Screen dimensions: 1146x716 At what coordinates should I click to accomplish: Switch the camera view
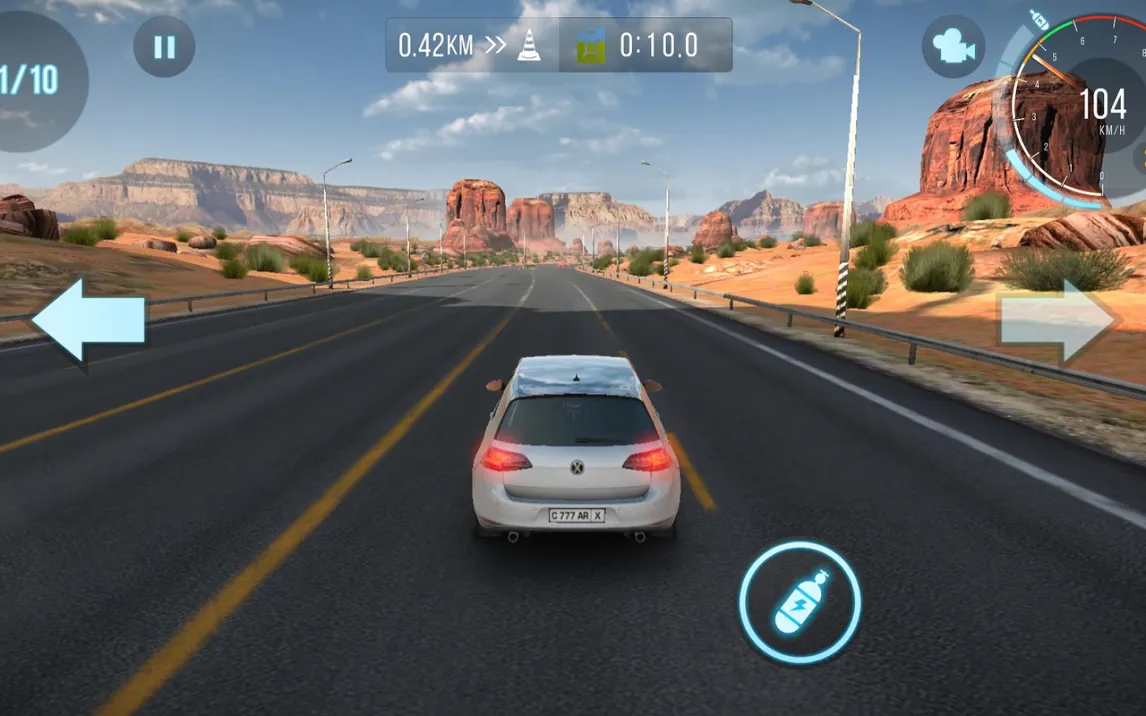point(952,46)
